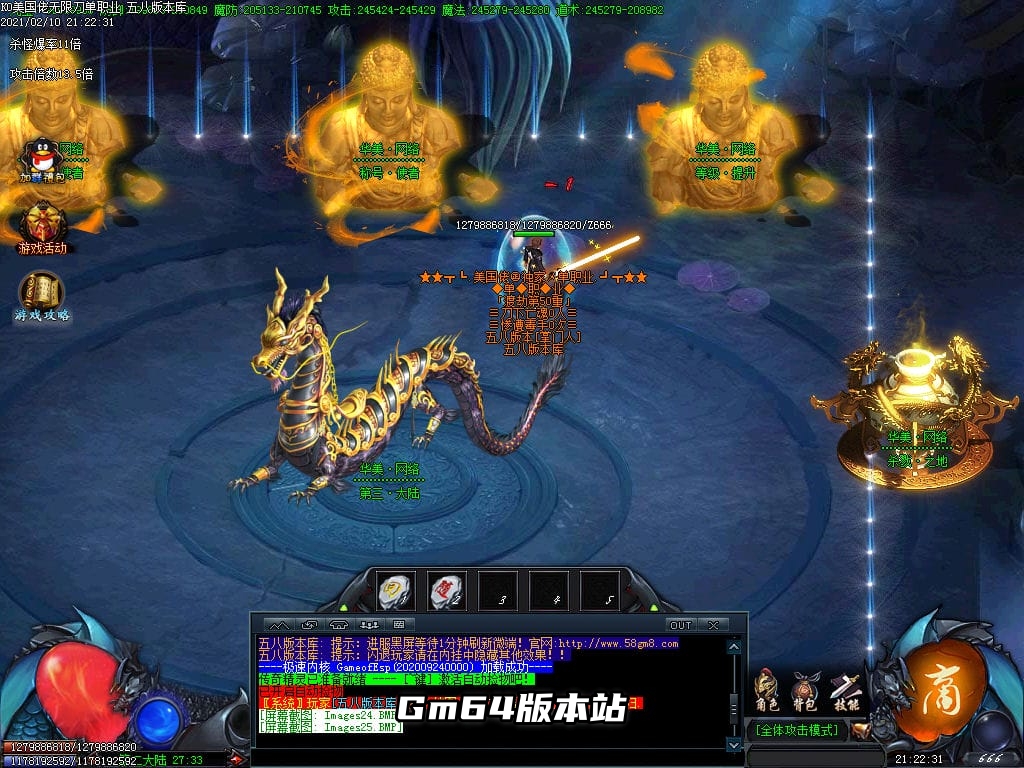Open the QQ penguin group gift icon
Image resolution: width=1024 pixels, height=768 pixels.
40,158
